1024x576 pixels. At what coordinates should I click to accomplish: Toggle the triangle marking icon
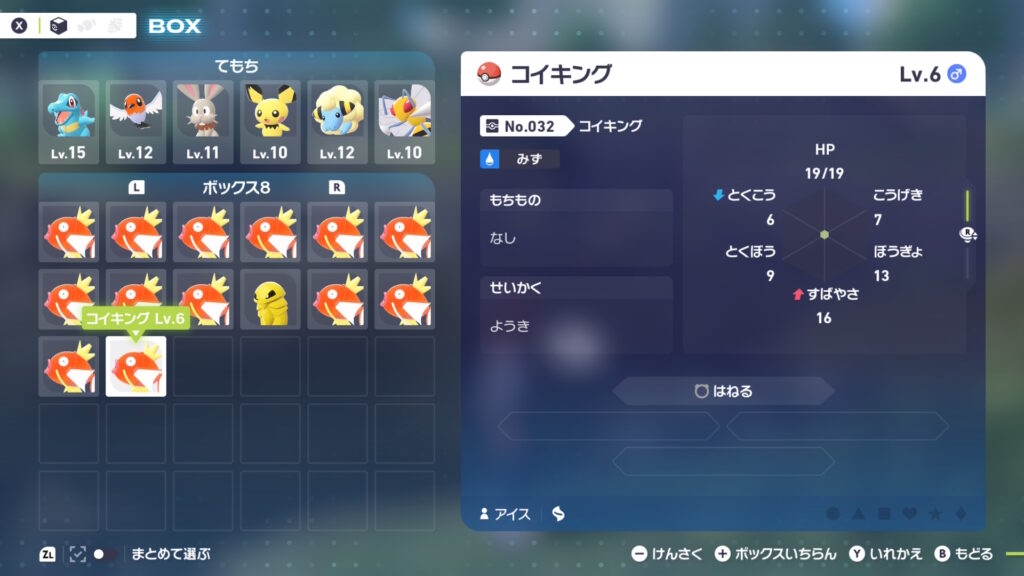point(858,514)
